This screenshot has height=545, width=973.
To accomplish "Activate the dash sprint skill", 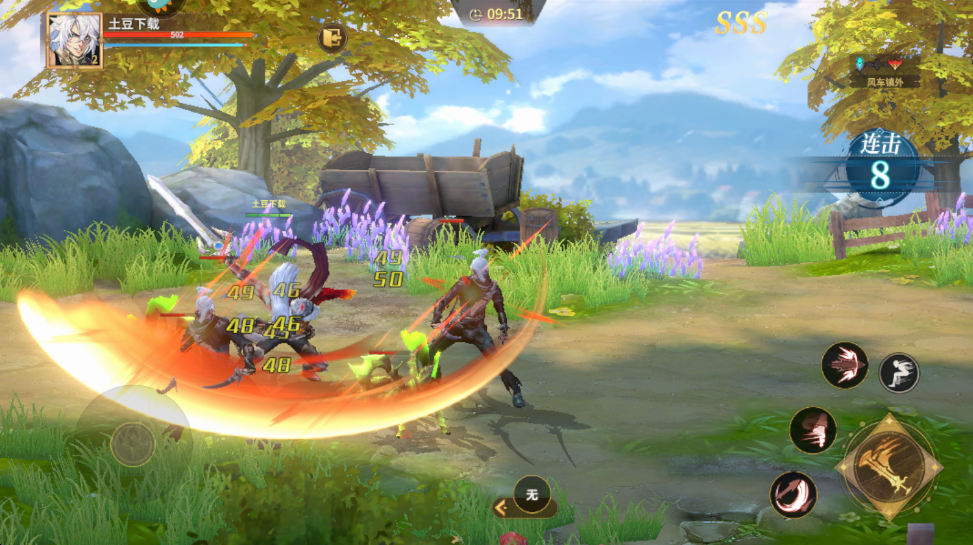I will pyautogui.click(x=898, y=372).
